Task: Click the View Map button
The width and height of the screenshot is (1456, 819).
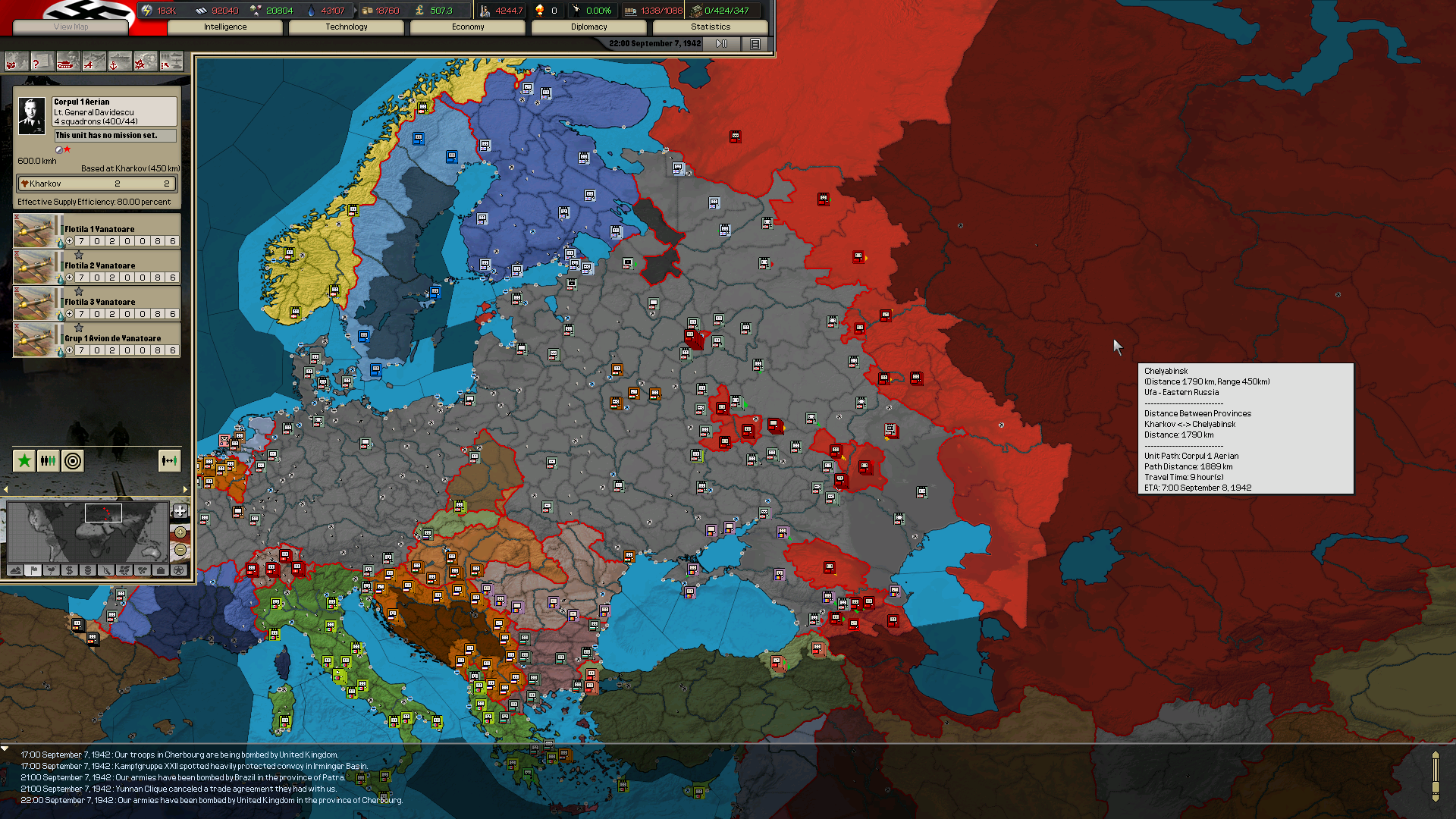Action: click(x=70, y=27)
